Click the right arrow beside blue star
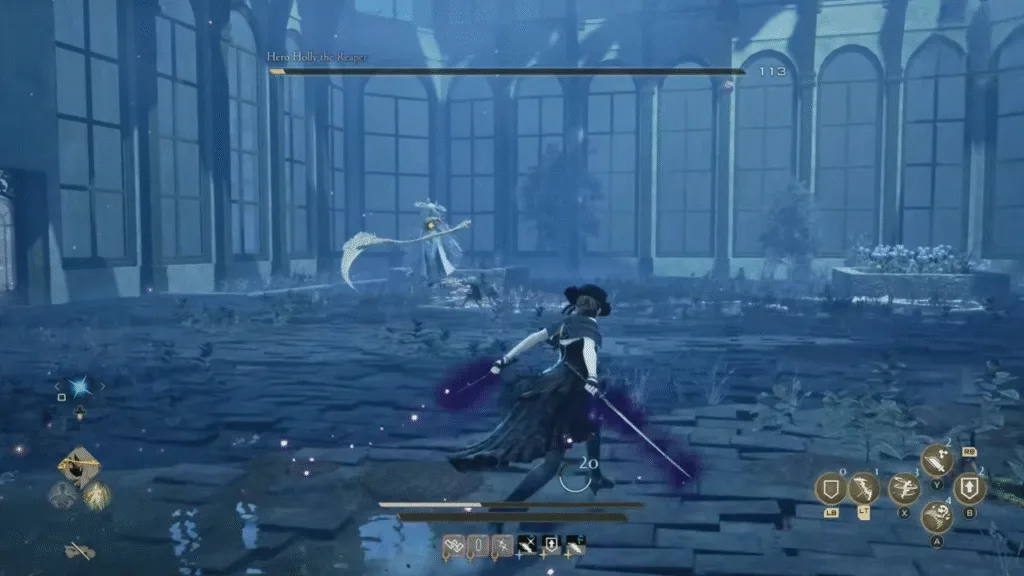The height and width of the screenshot is (576, 1024). 101,387
